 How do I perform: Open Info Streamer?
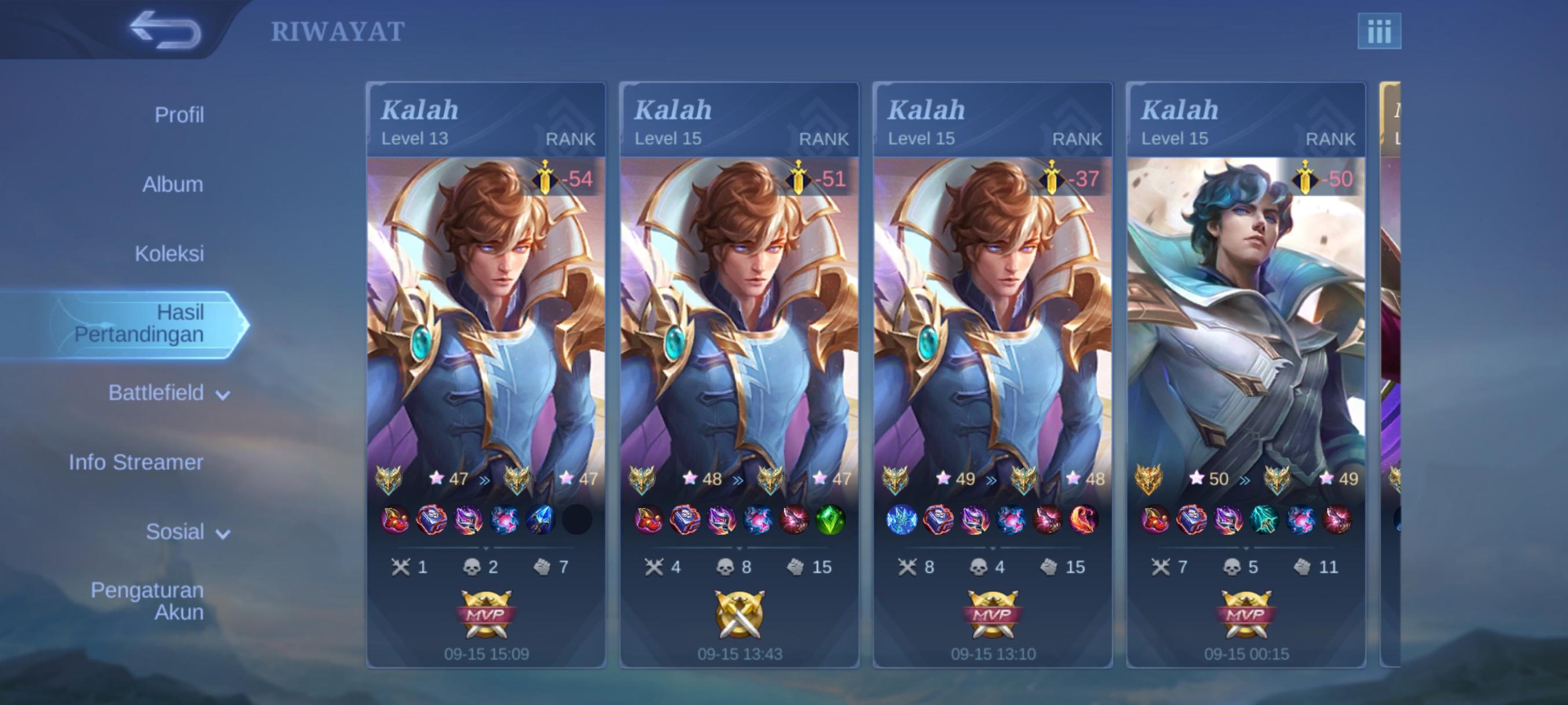(138, 462)
